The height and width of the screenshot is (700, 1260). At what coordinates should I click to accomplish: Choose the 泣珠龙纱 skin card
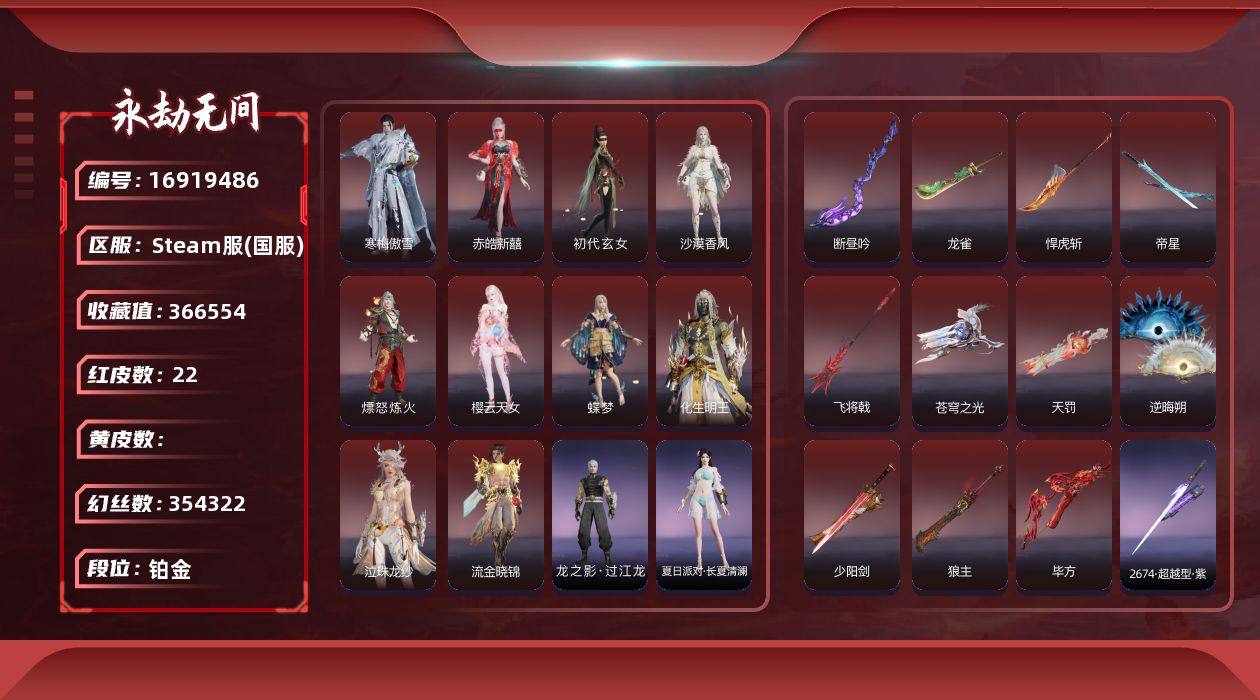coord(388,515)
